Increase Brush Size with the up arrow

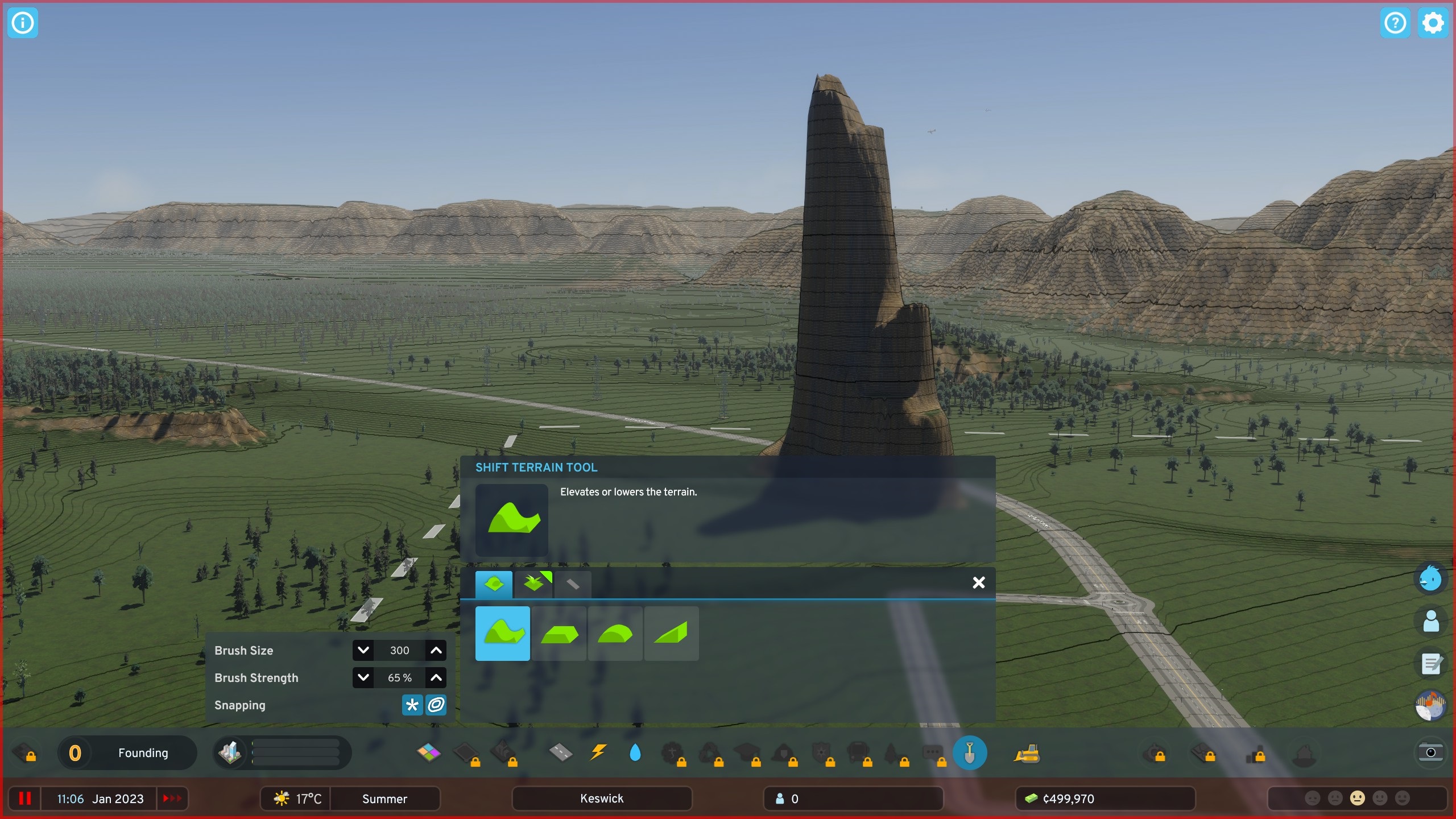(x=436, y=650)
